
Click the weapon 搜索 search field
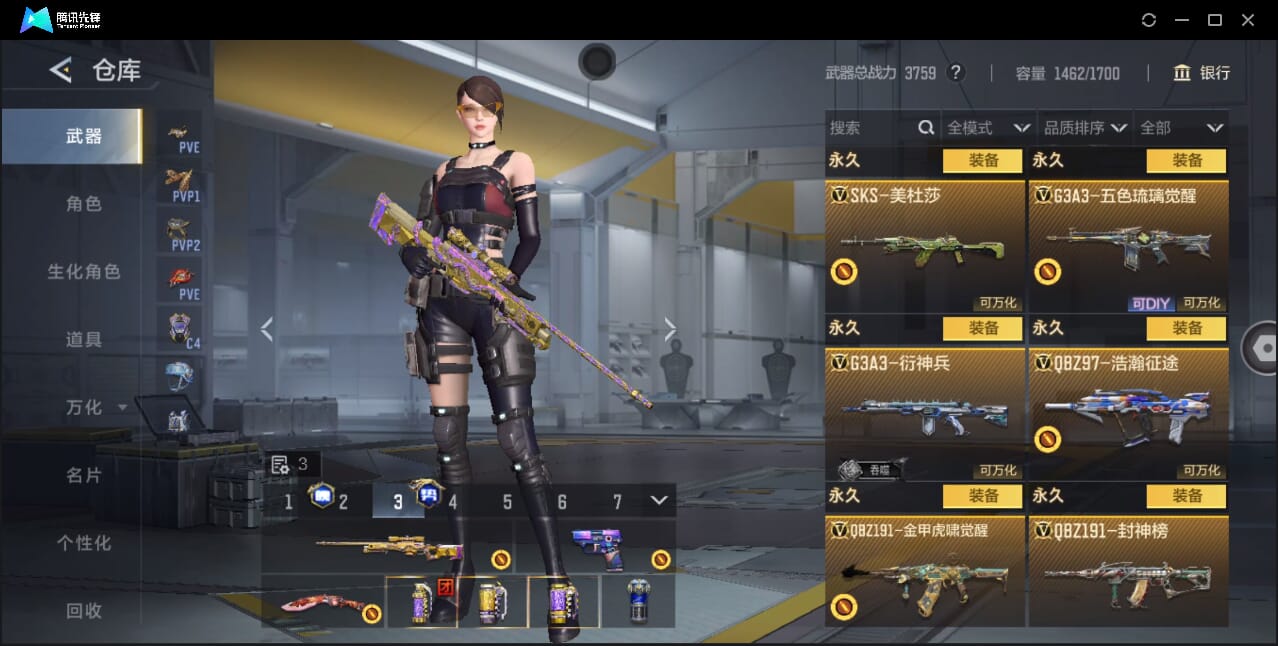tap(870, 128)
